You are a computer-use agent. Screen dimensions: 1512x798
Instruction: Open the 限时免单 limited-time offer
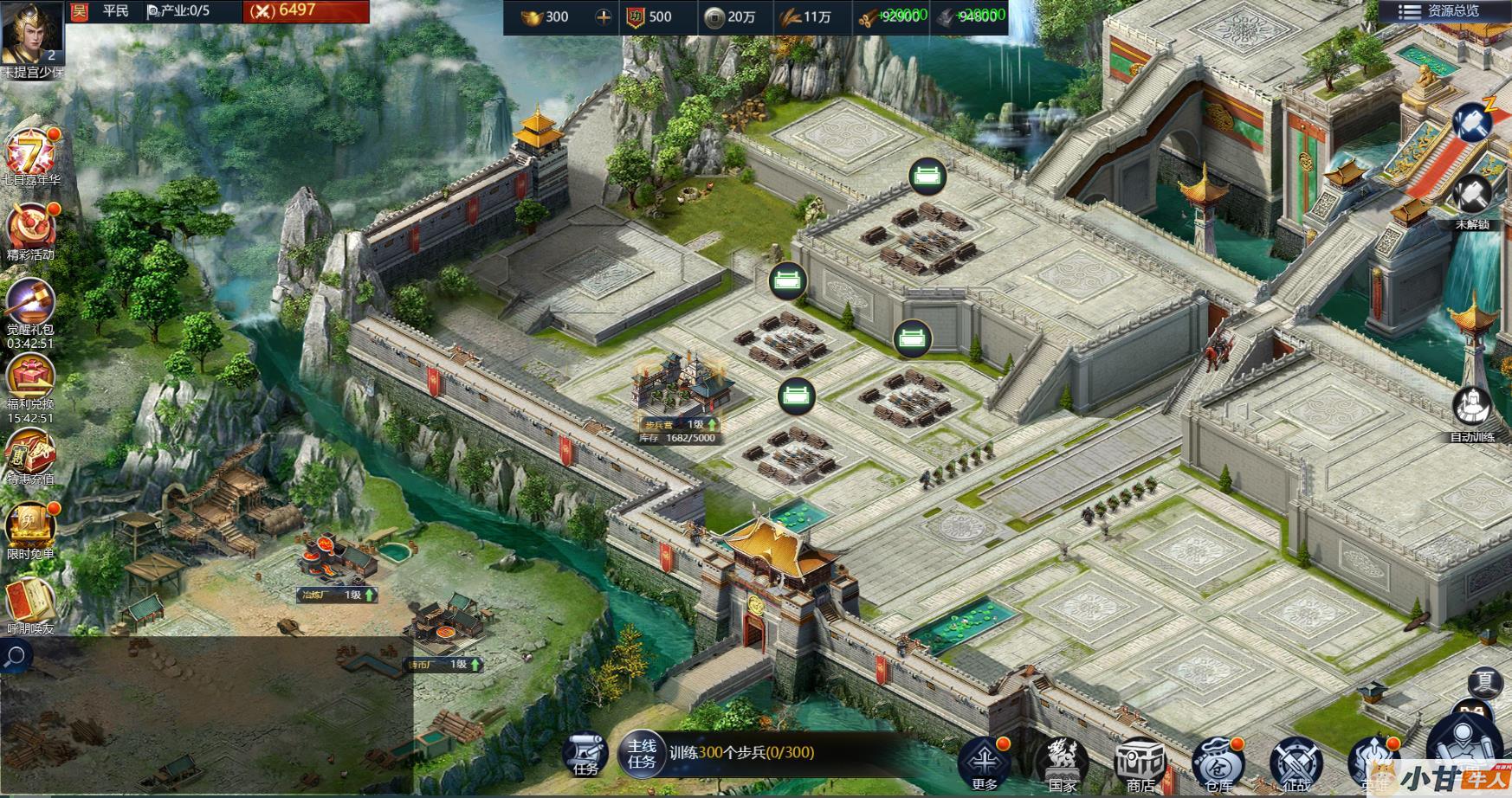31,526
